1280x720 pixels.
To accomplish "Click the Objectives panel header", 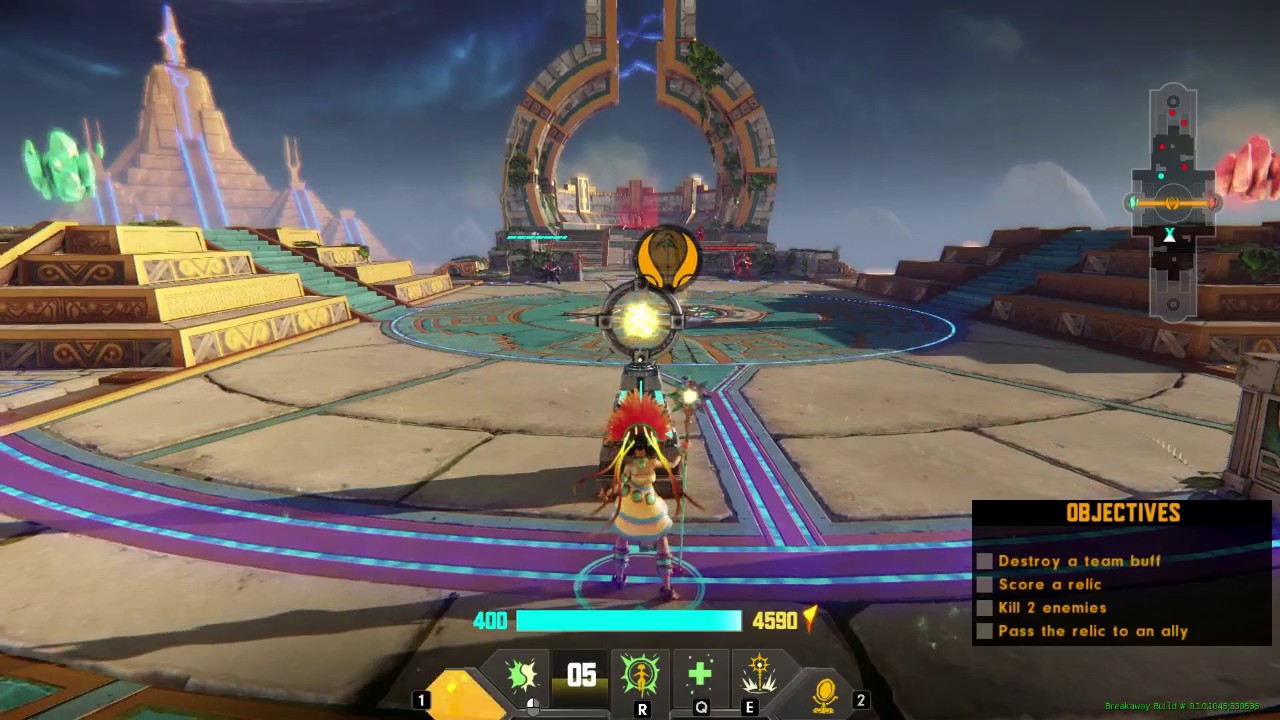I will click(1123, 513).
